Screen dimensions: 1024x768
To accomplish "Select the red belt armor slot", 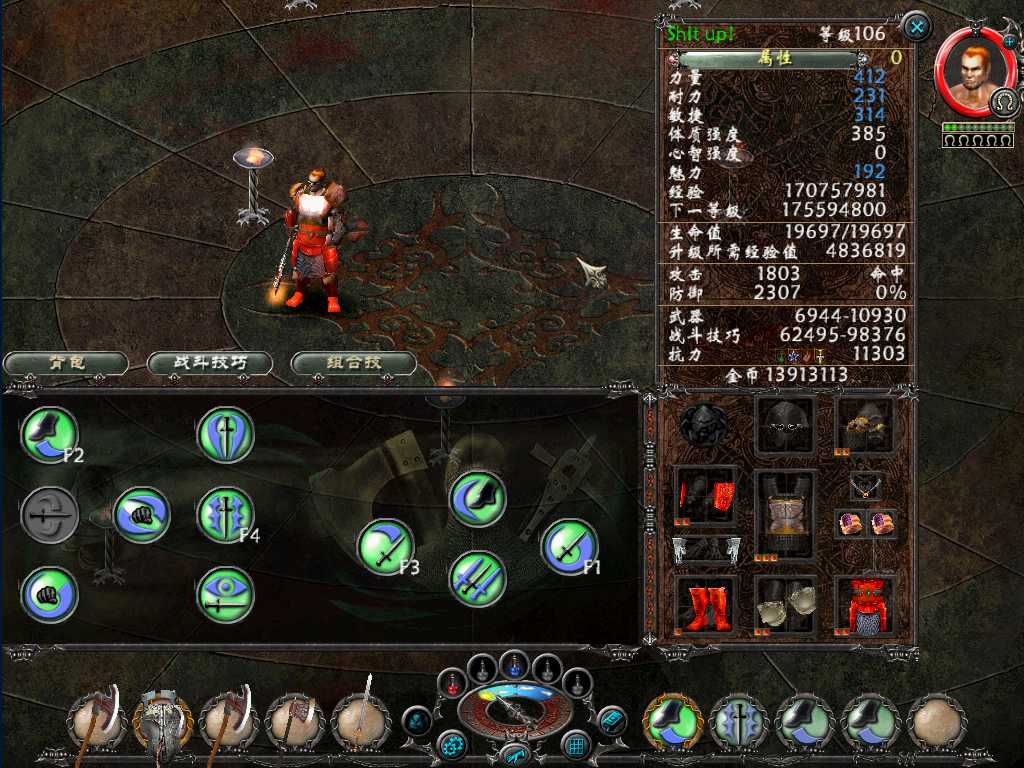I will coord(865,605).
